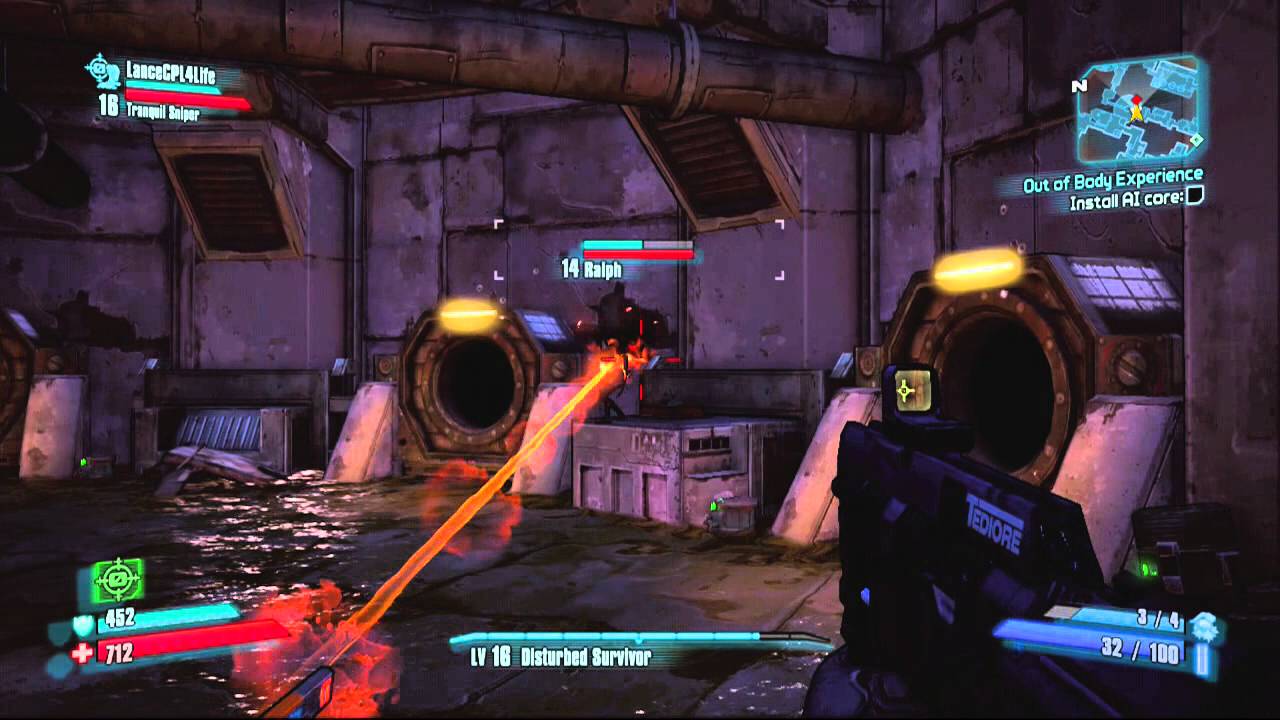Open the minimap in the corner
Image resolution: width=1280 pixels, height=720 pixels.
click(x=1138, y=111)
